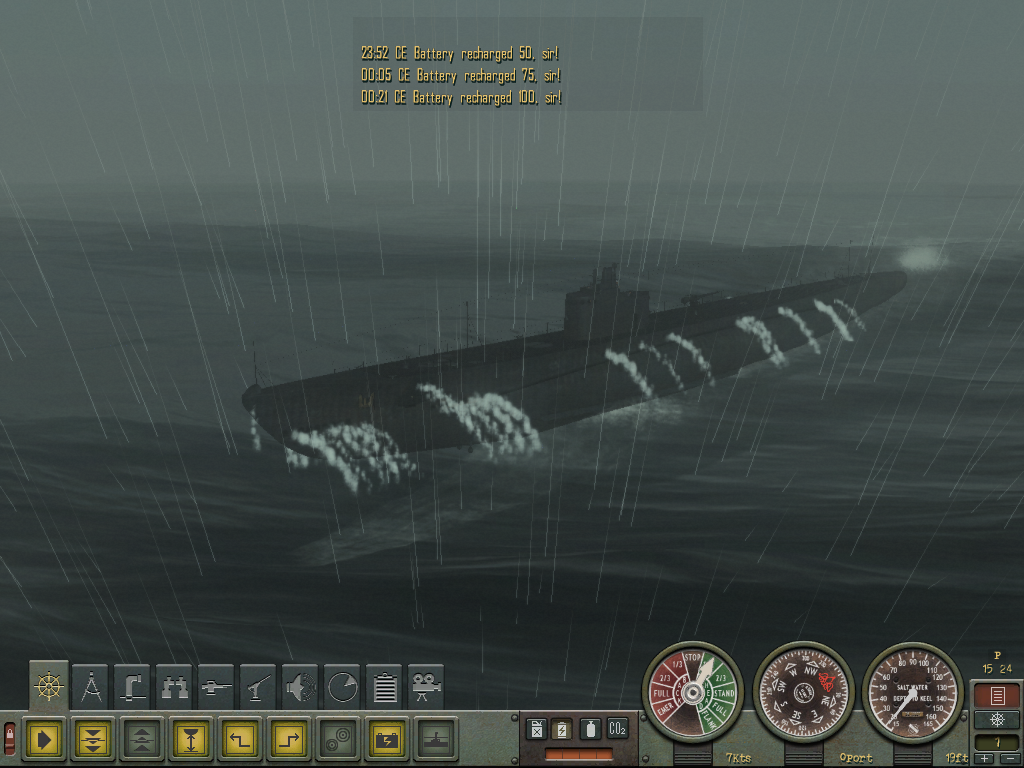The height and width of the screenshot is (768, 1024).
Task: Order a dive with the double down-arrows button
Action: 92,739
